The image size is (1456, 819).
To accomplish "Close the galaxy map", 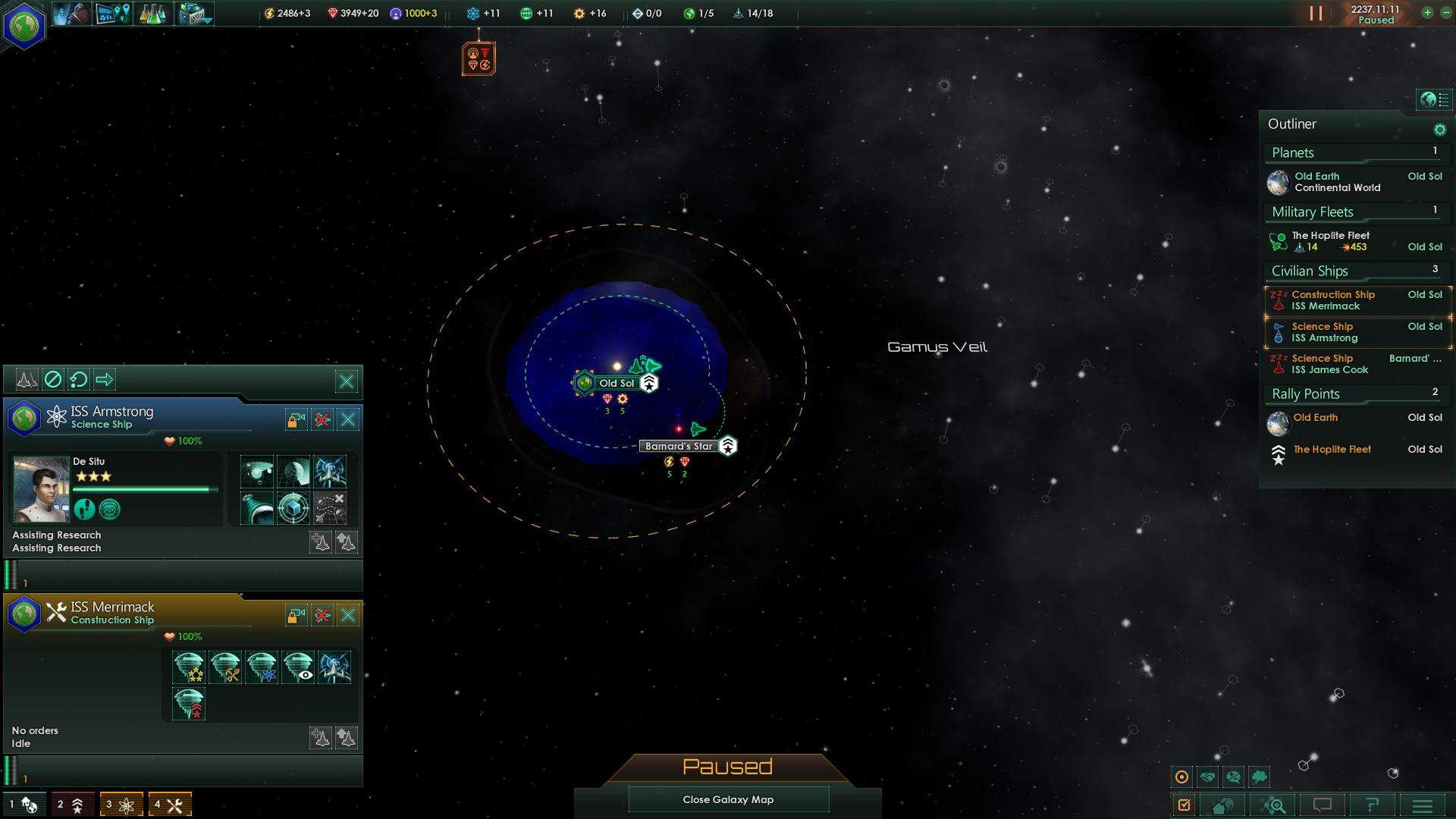I will [x=728, y=799].
